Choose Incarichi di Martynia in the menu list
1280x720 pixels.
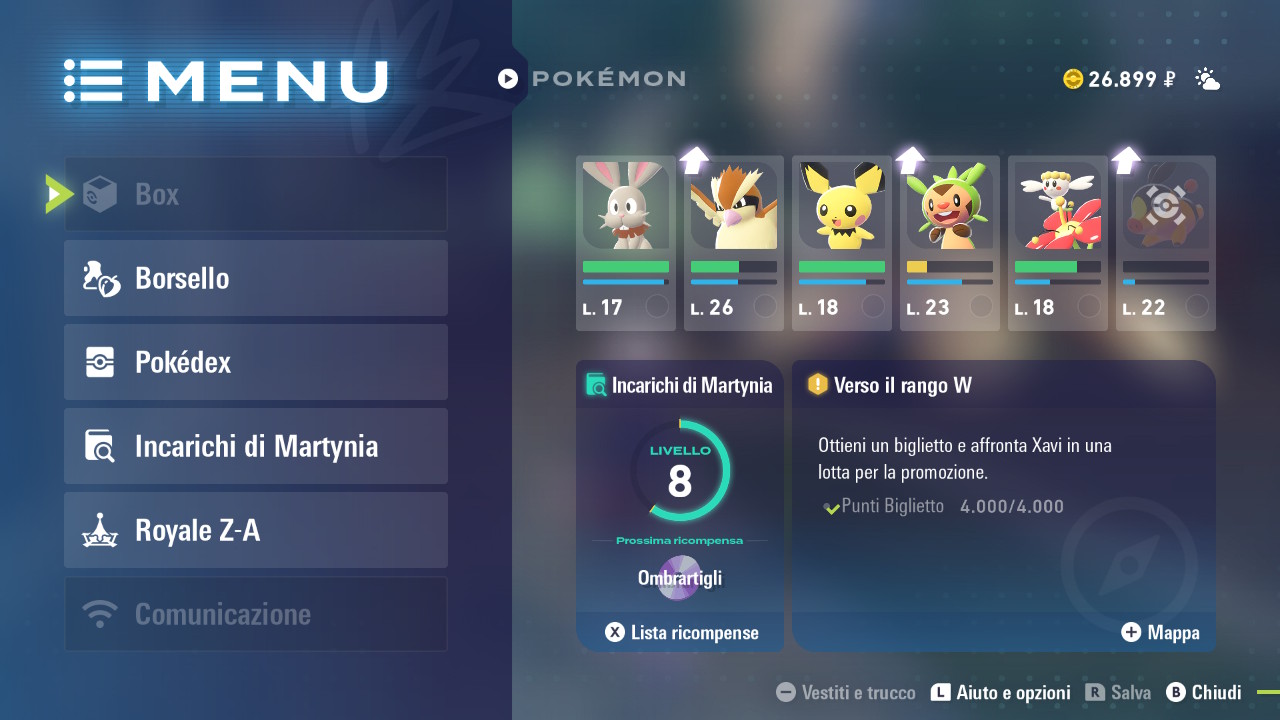pyautogui.click(x=256, y=446)
